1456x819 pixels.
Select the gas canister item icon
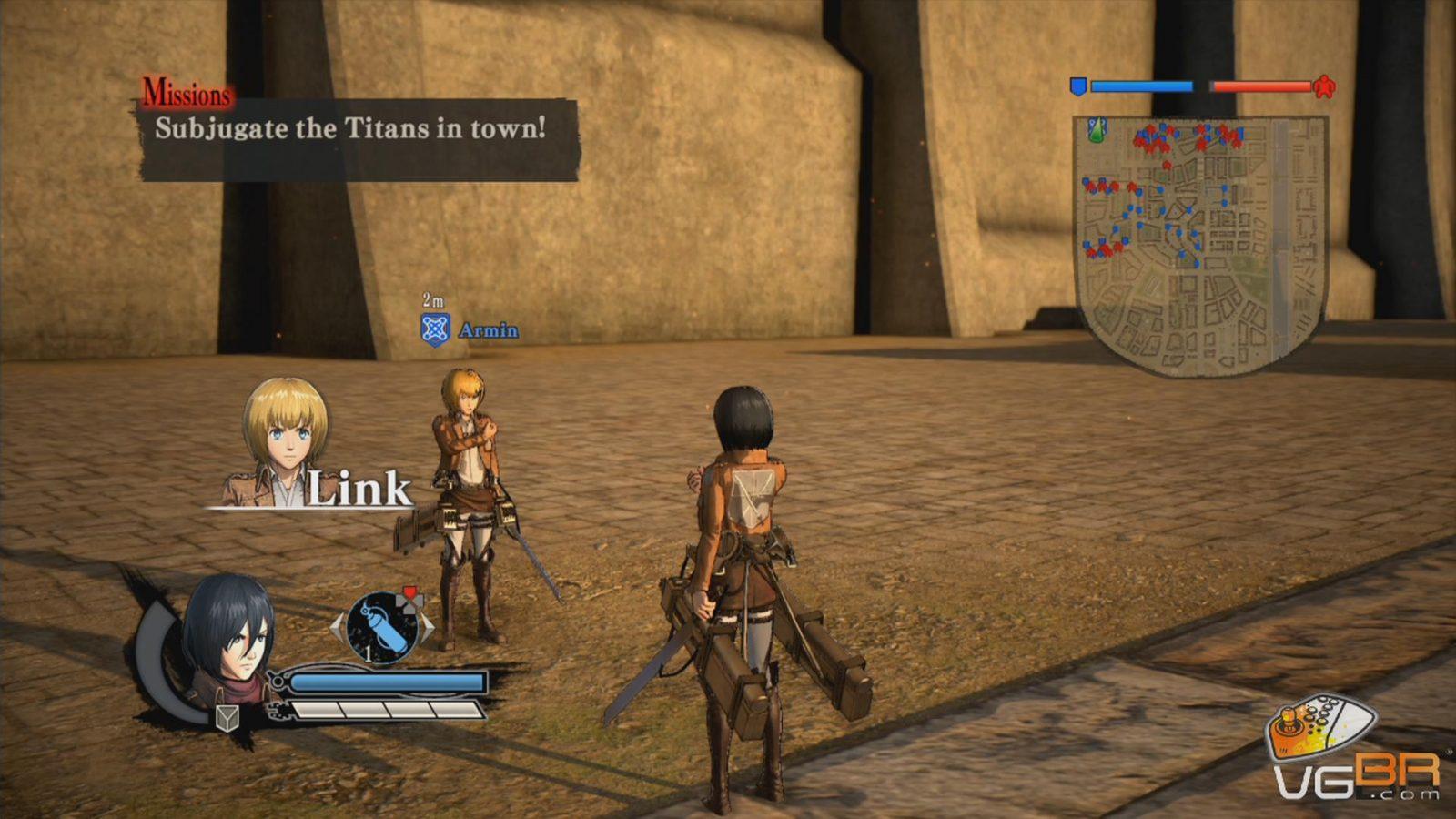(383, 627)
